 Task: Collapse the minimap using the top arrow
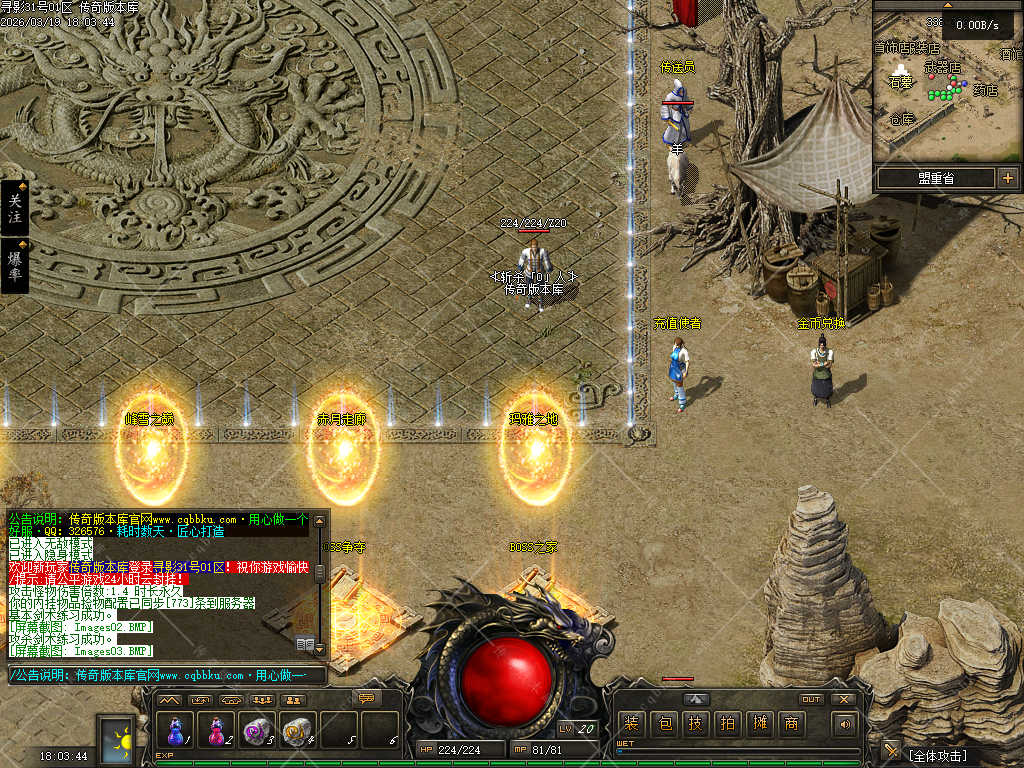coord(948,5)
